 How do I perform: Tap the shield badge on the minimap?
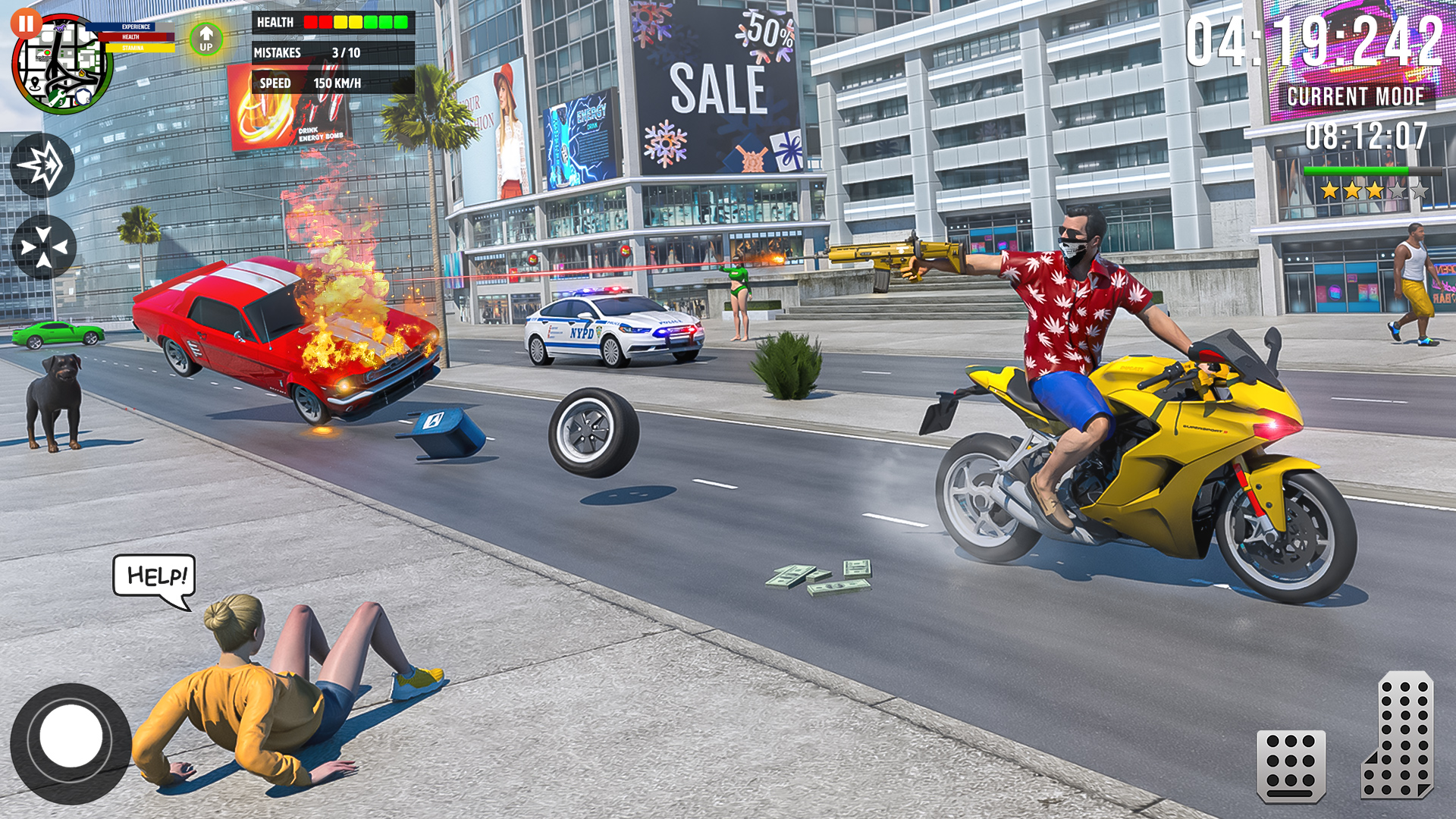click(83, 96)
